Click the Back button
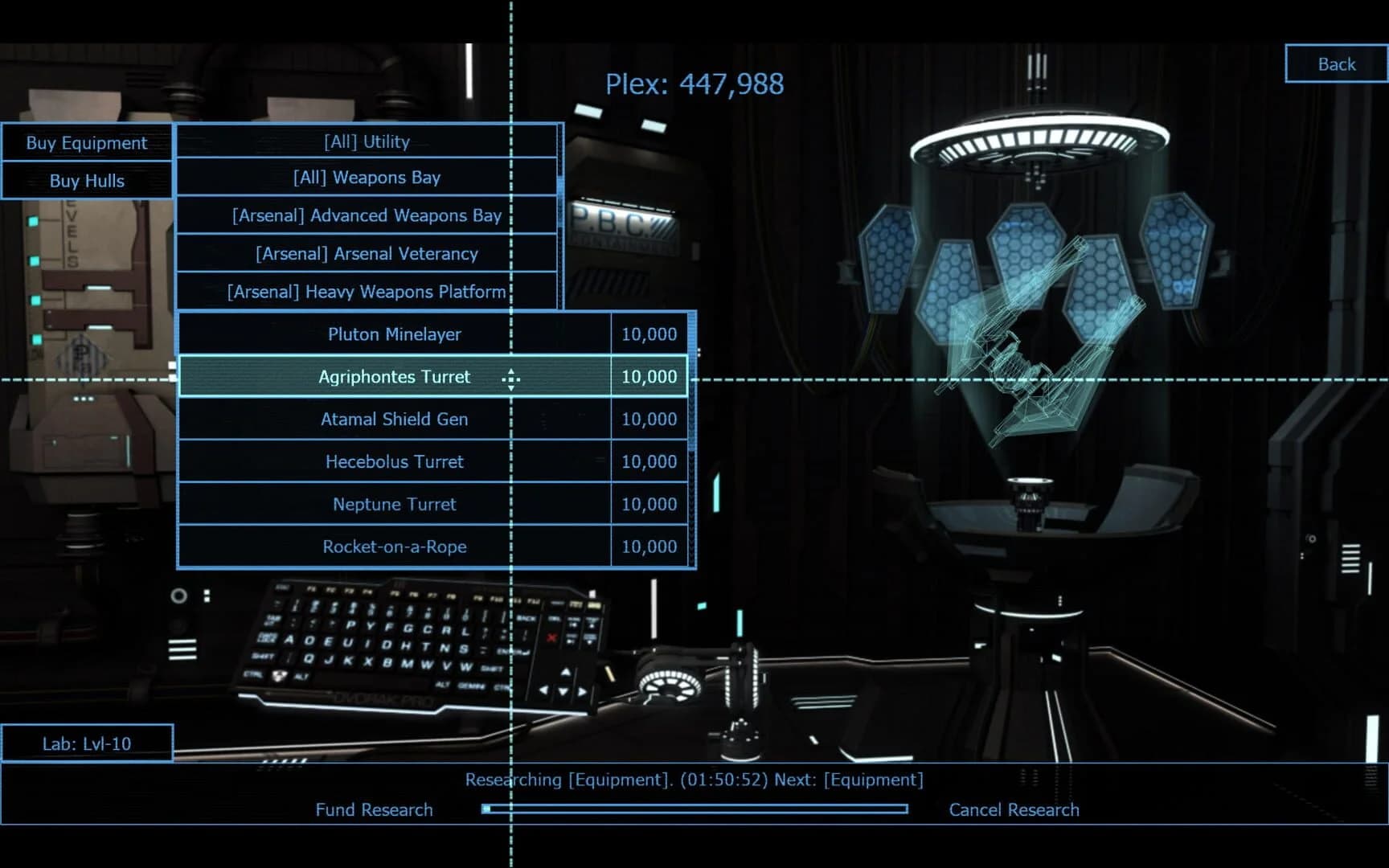The height and width of the screenshot is (868, 1389). (1335, 63)
